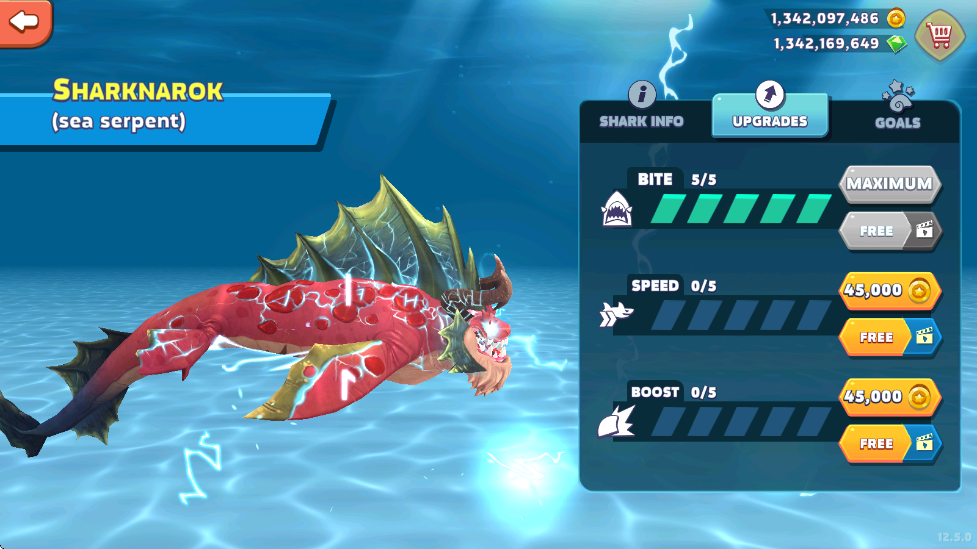977x549 pixels.
Task: Select the Upgrades tab
Action: point(769,109)
